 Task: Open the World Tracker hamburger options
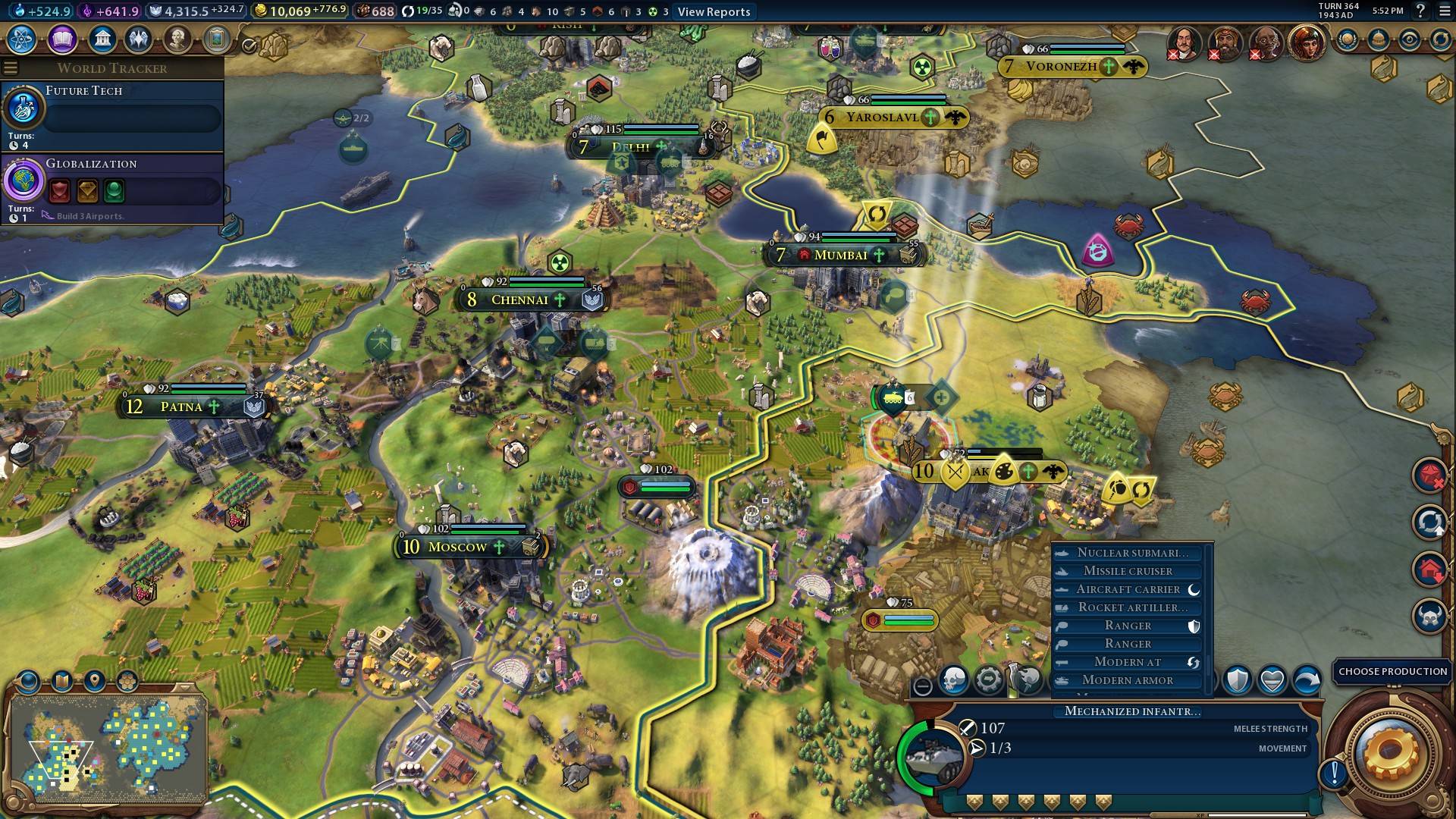10,67
